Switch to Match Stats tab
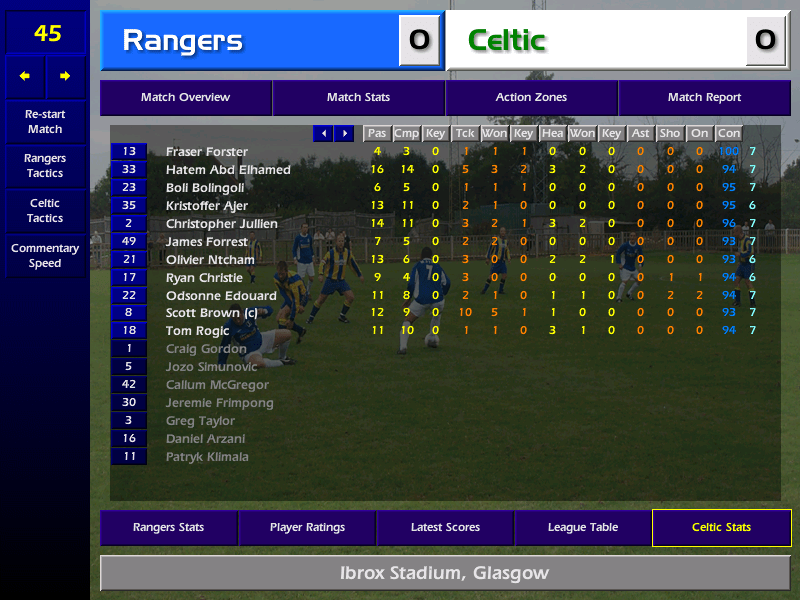The width and height of the screenshot is (800, 600). click(358, 98)
